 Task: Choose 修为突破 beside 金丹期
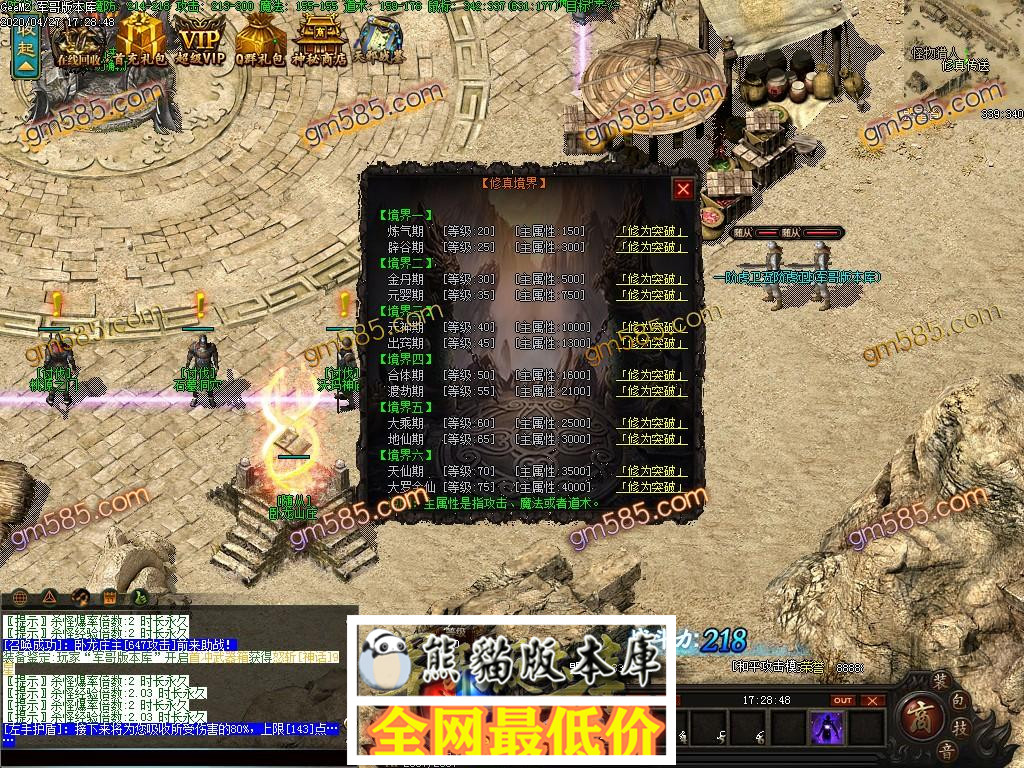pyautogui.click(x=653, y=279)
